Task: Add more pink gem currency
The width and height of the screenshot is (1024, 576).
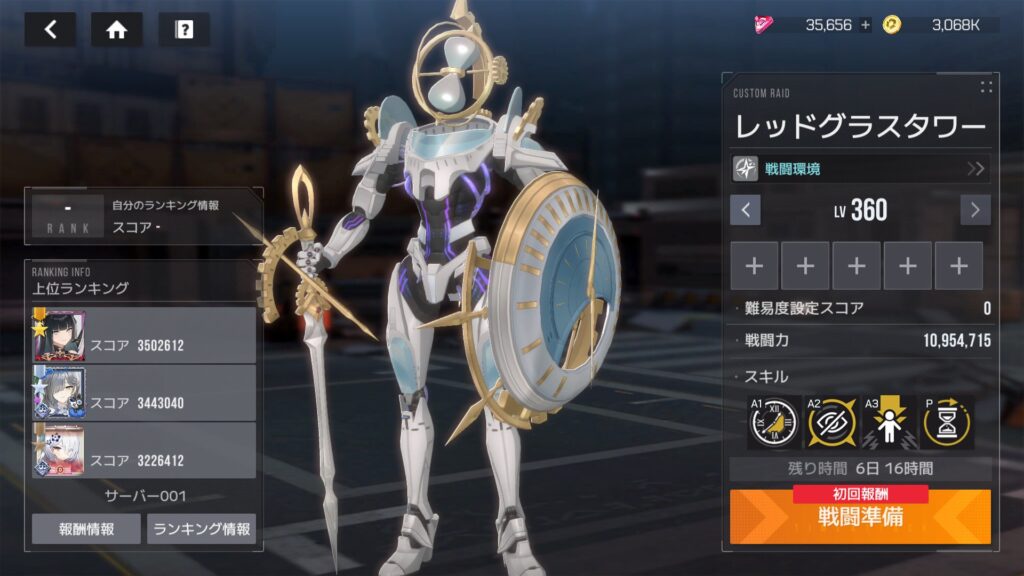Action: pos(865,25)
